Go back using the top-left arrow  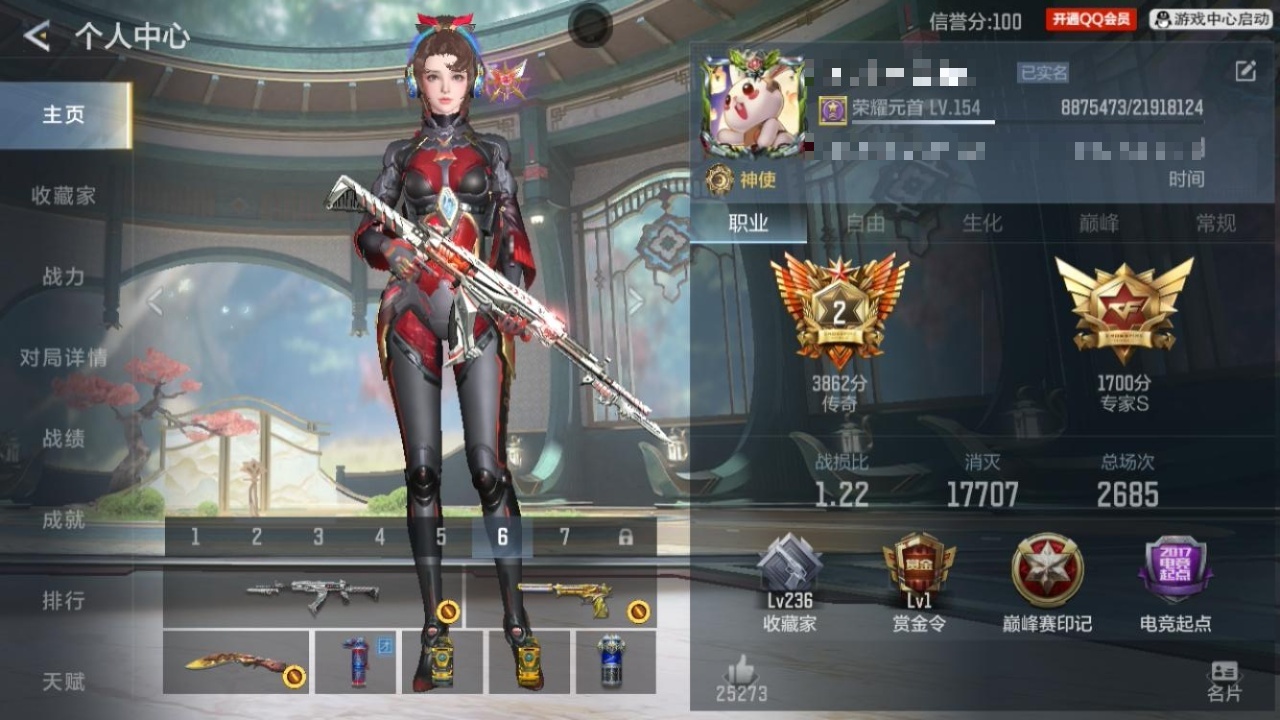pyautogui.click(x=37, y=37)
